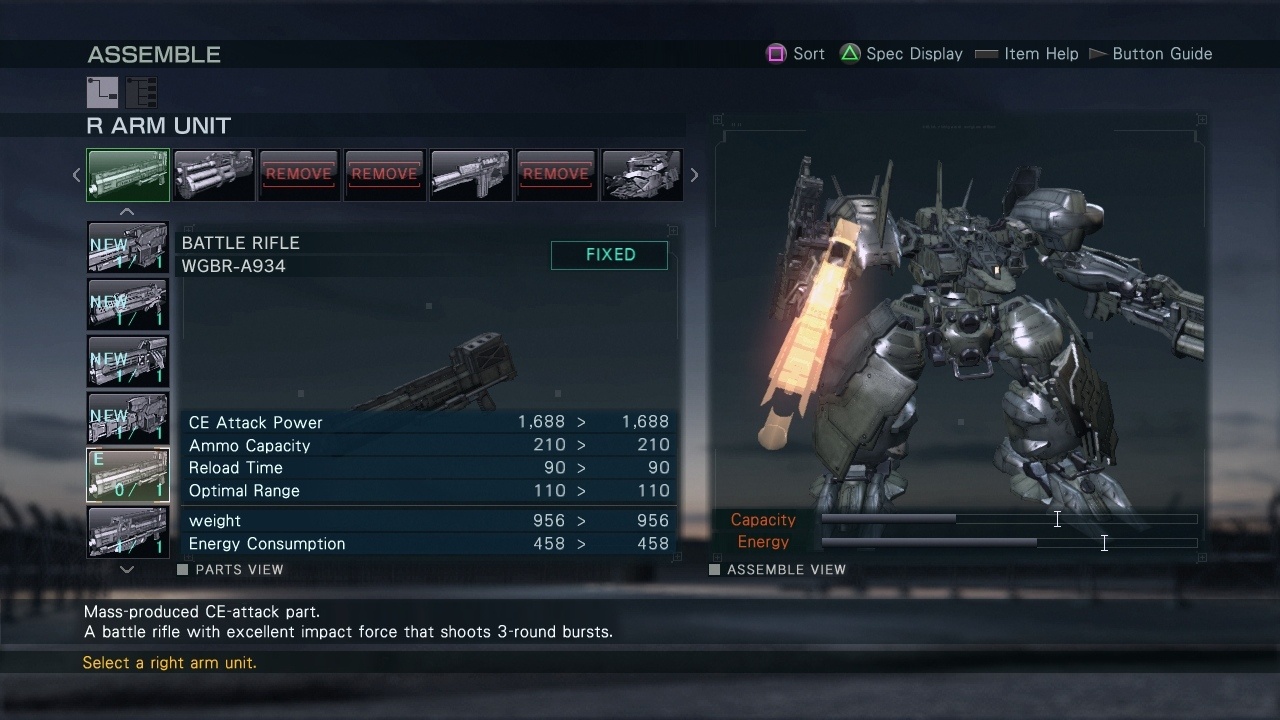Click the FIXED label button
The height and width of the screenshot is (720, 1280).
click(609, 255)
